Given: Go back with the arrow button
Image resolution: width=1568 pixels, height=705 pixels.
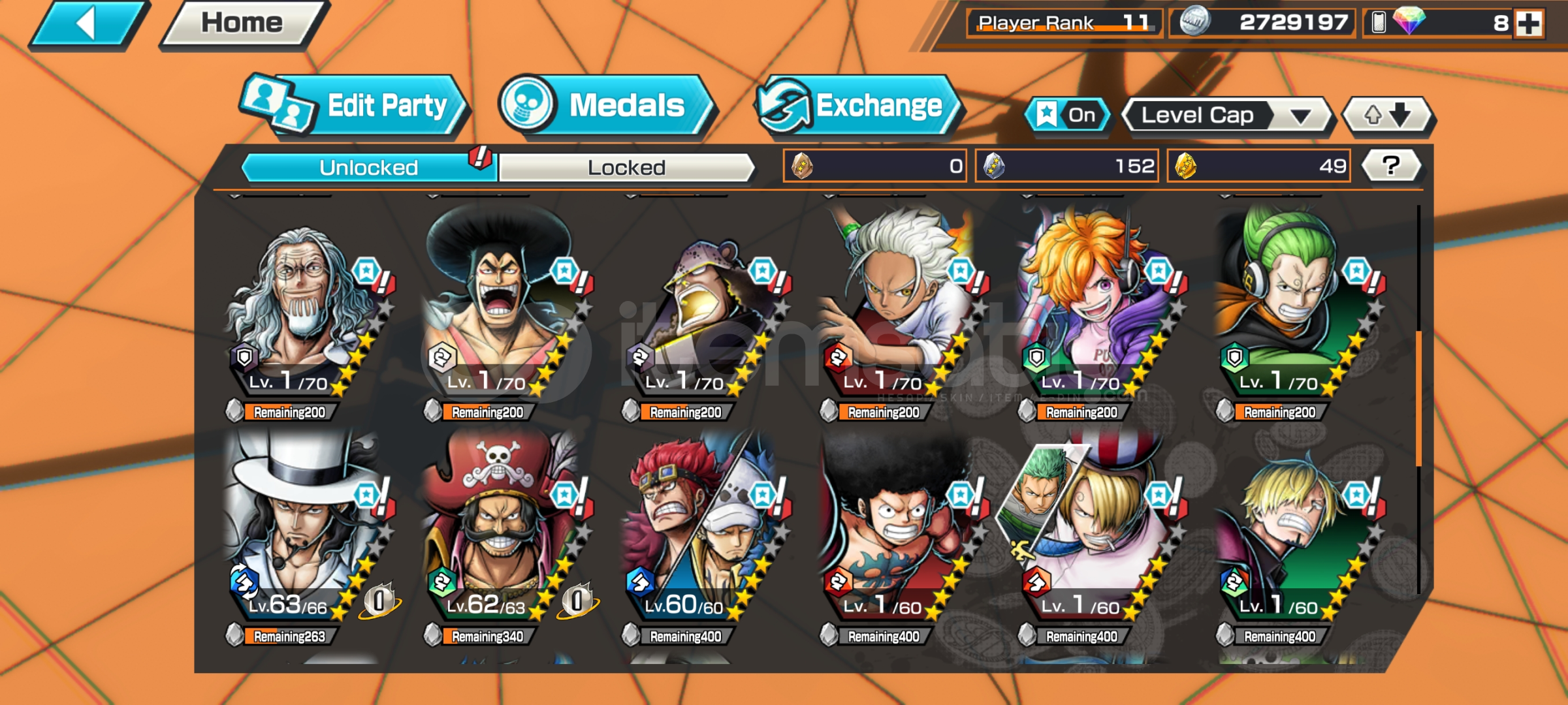Looking at the screenshot, I should pyautogui.click(x=88, y=25).
